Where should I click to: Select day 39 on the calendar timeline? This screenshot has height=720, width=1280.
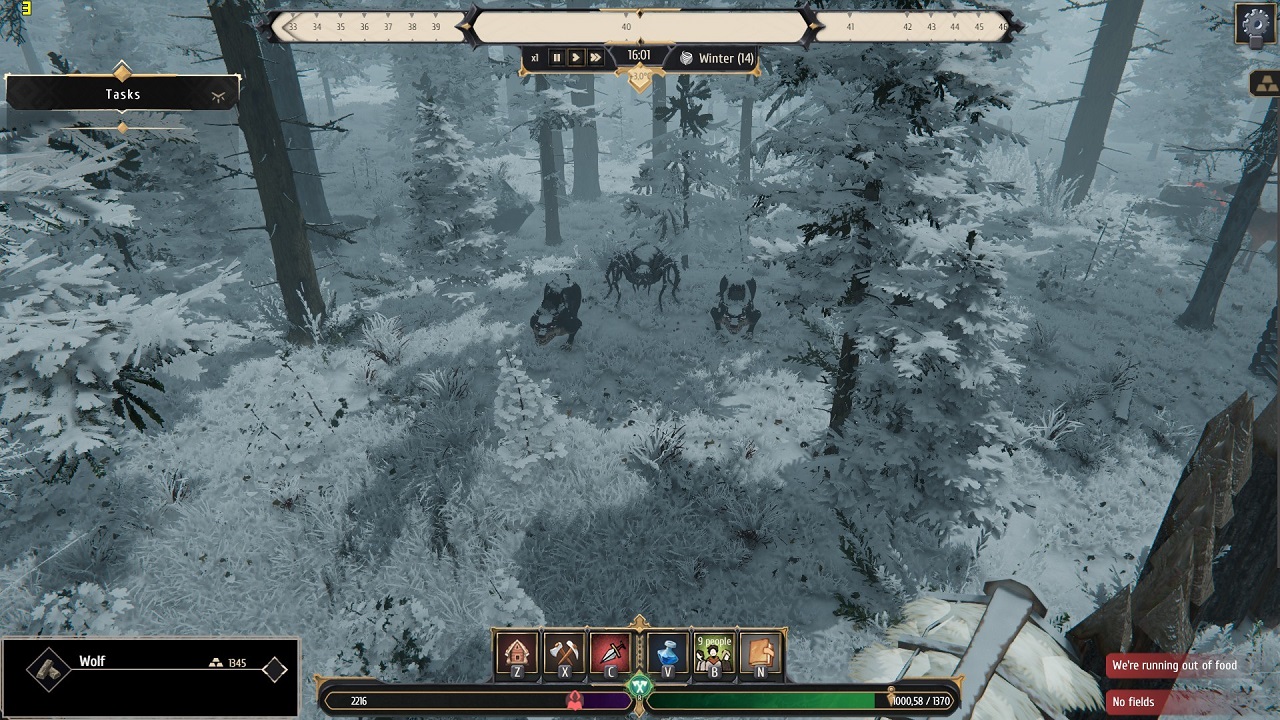436,28
